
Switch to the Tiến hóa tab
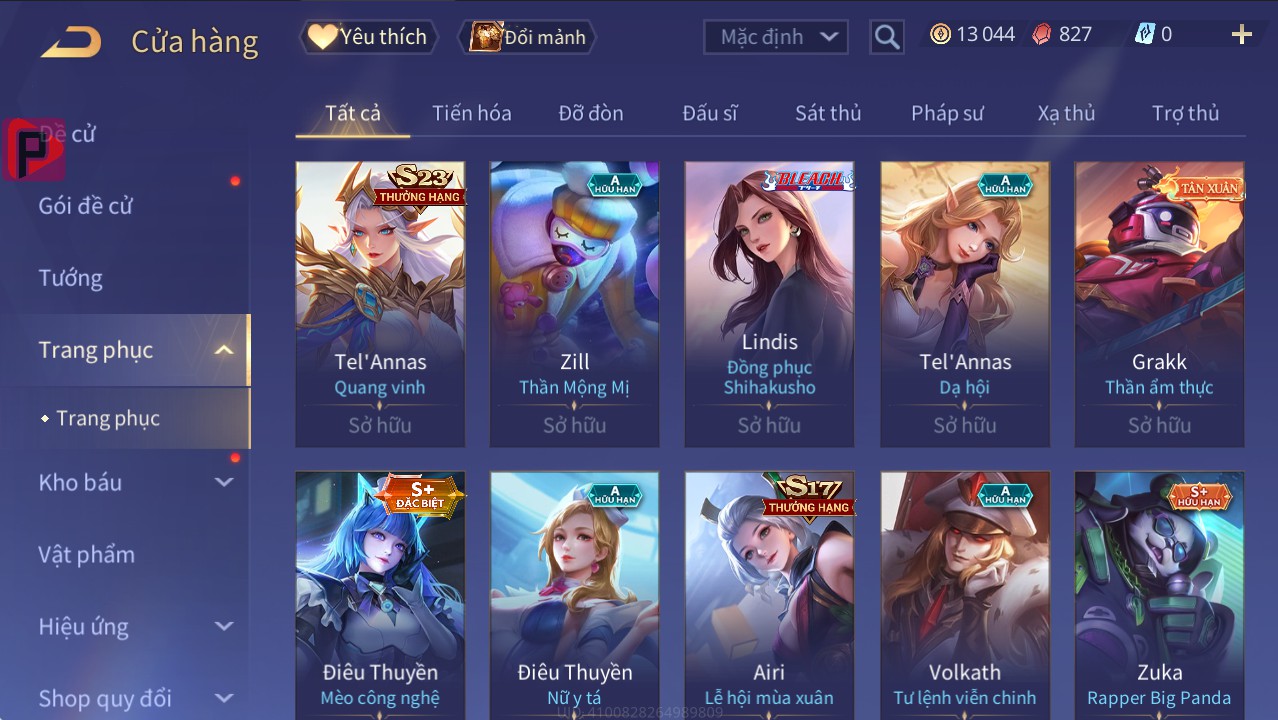click(471, 113)
